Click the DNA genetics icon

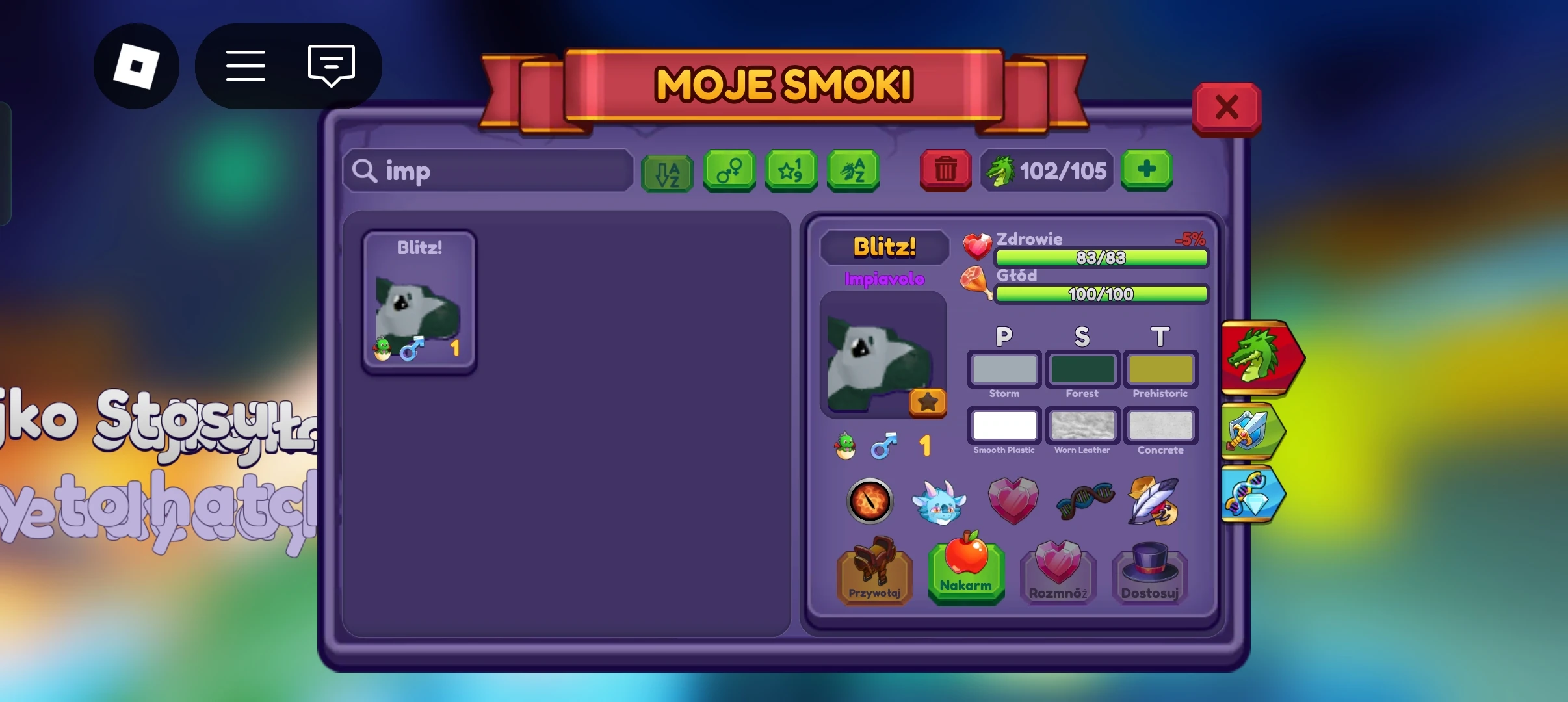(1084, 501)
